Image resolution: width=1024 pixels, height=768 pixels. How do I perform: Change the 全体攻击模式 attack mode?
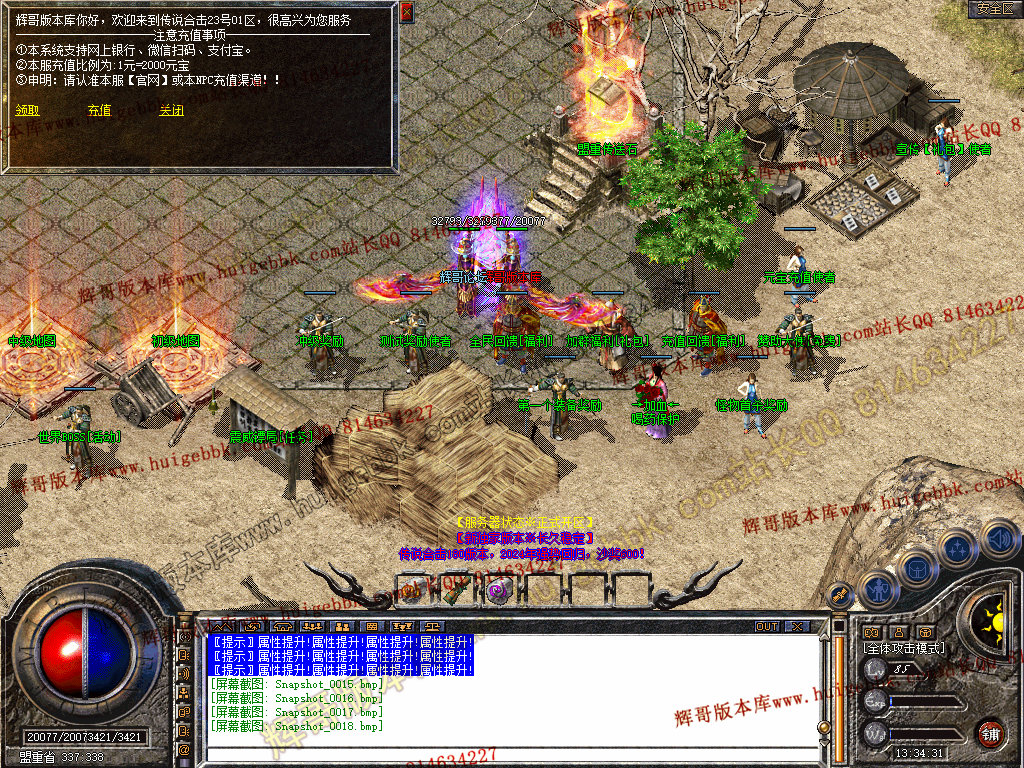click(x=904, y=648)
